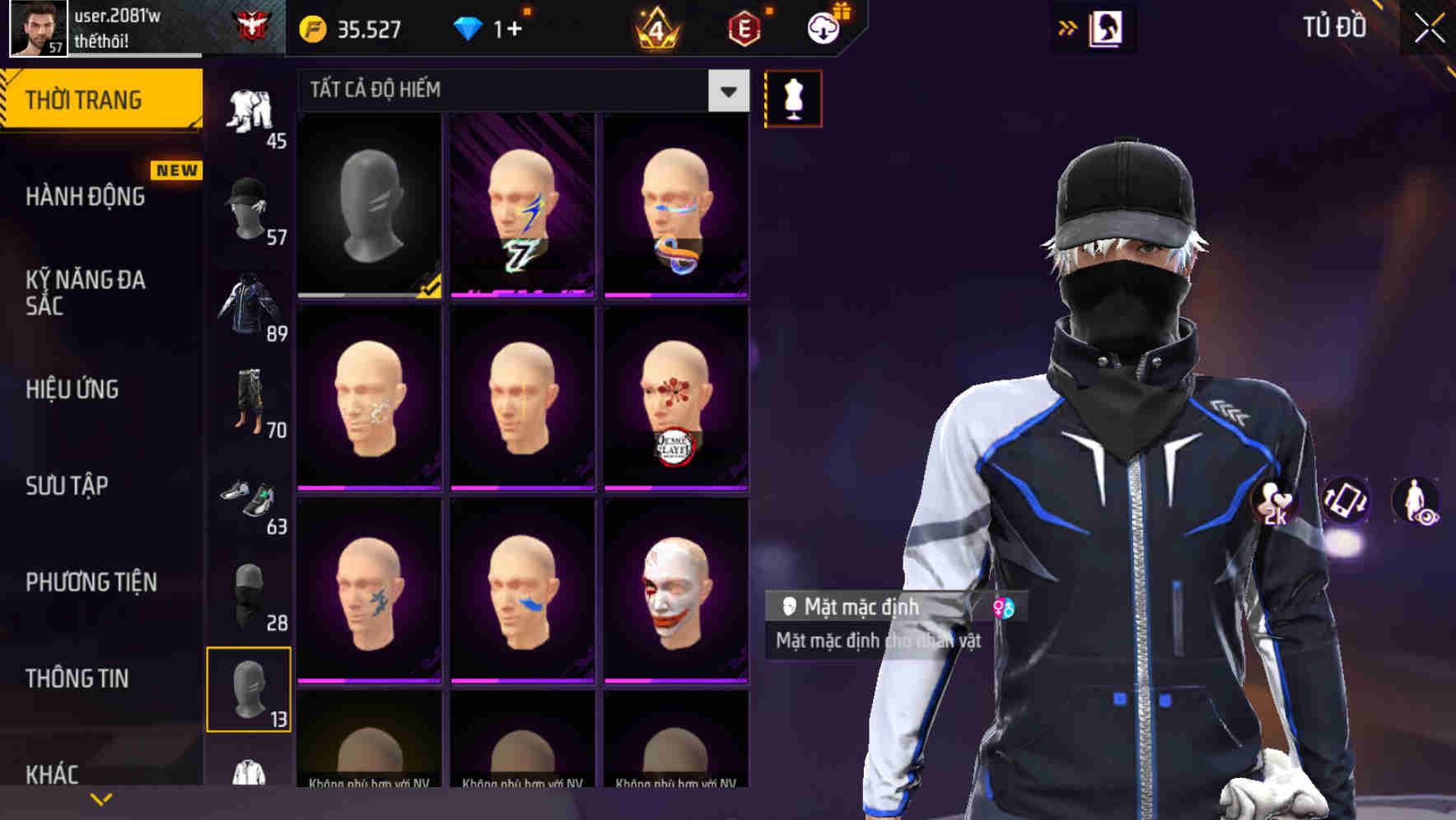
Task: Expand the yellow chevron at the sidebar bottom
Action: coord(99,799)
